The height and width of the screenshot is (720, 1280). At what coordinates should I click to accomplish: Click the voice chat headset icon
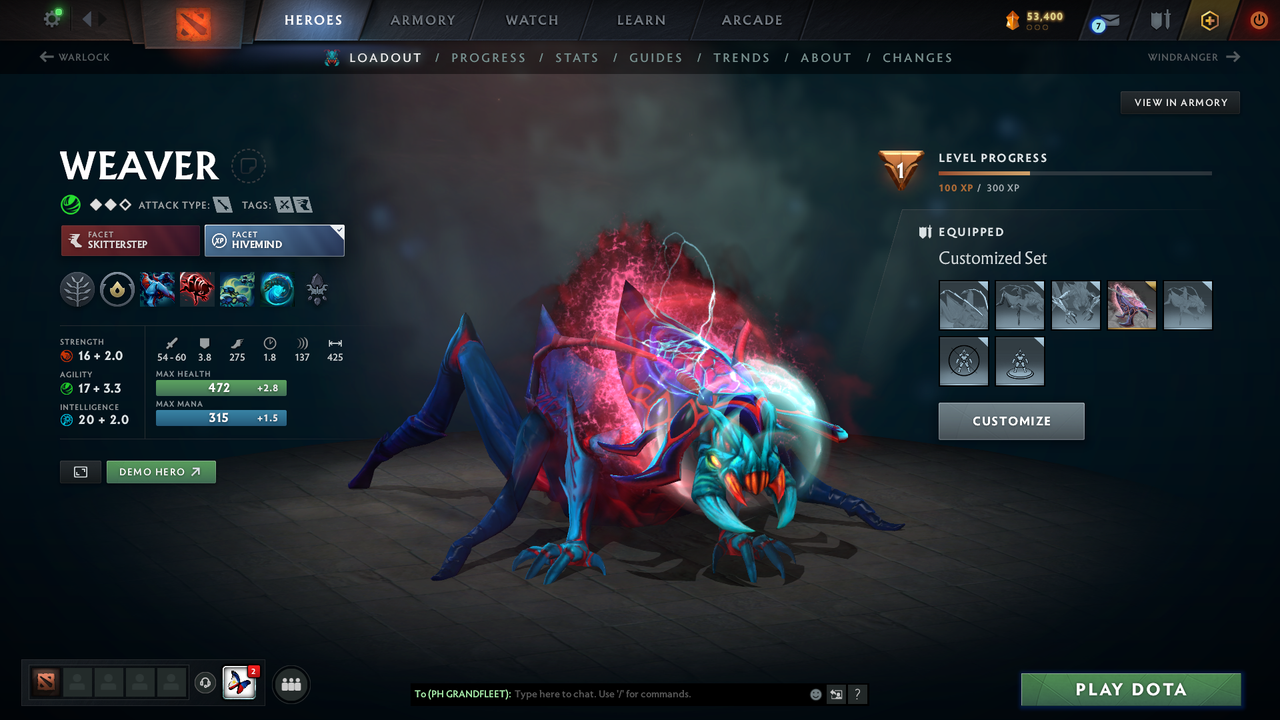[x=205, y=683]
